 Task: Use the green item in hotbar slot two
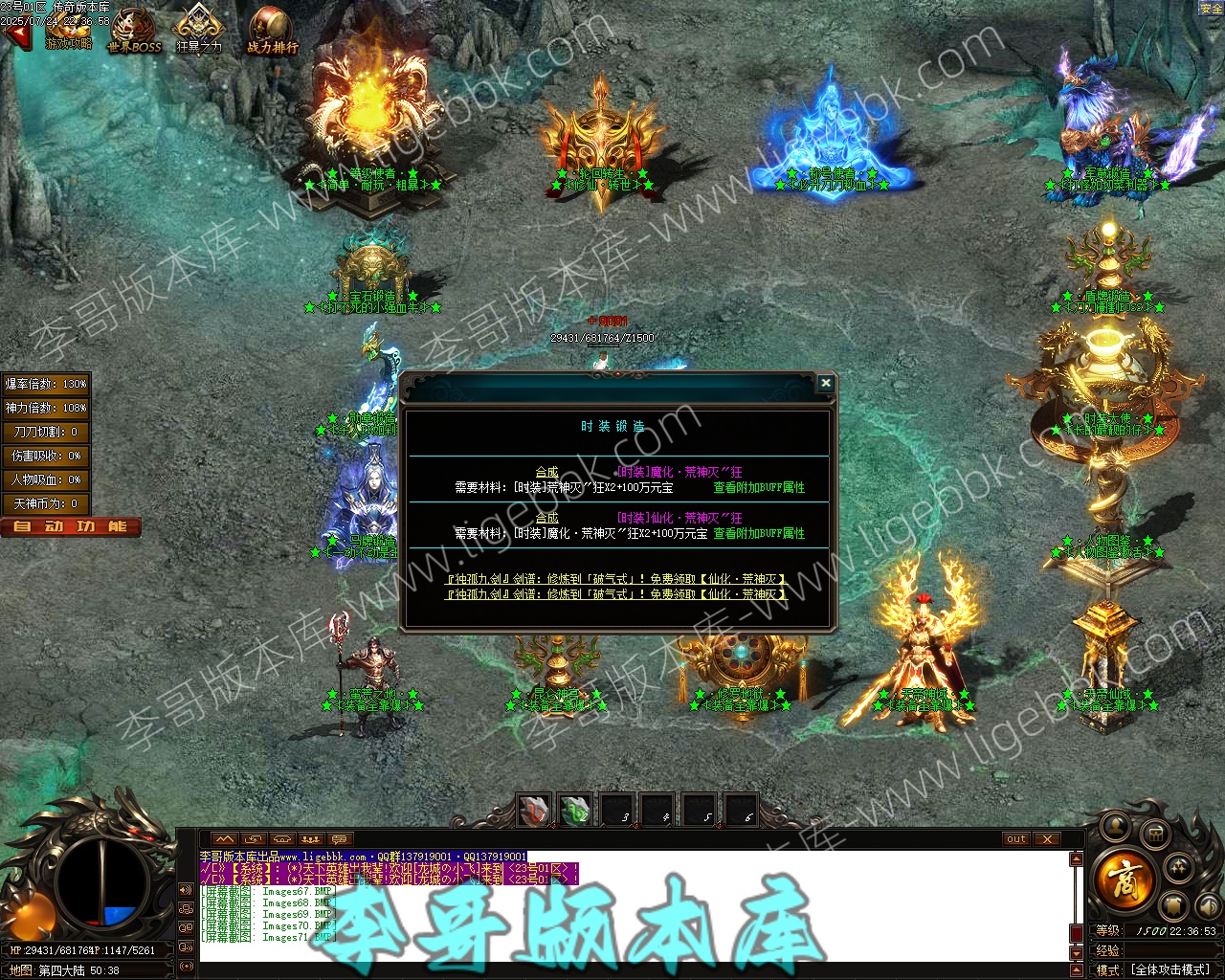(x=576, y=811)
